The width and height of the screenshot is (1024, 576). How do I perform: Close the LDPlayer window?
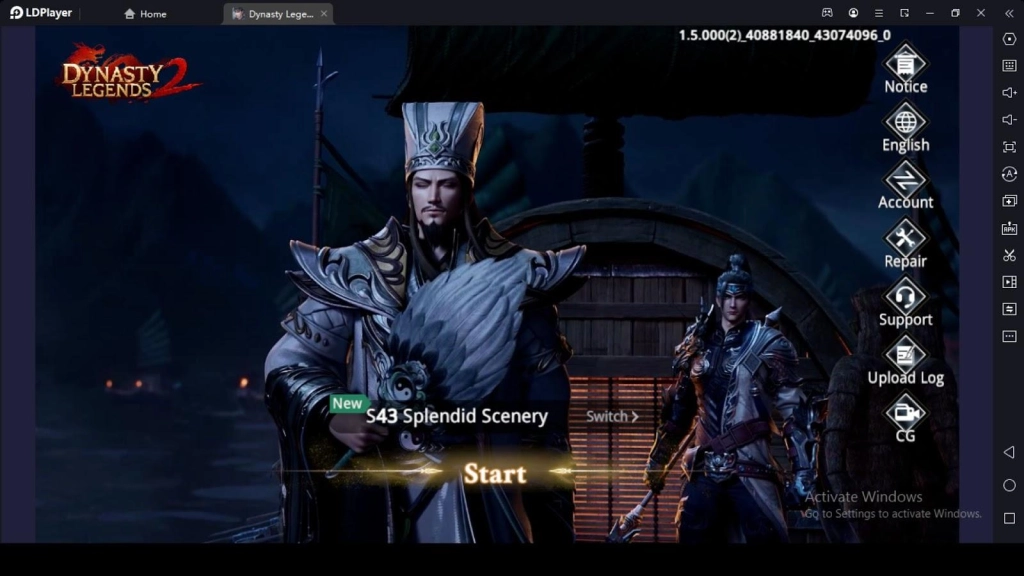[x=980, y=13]
